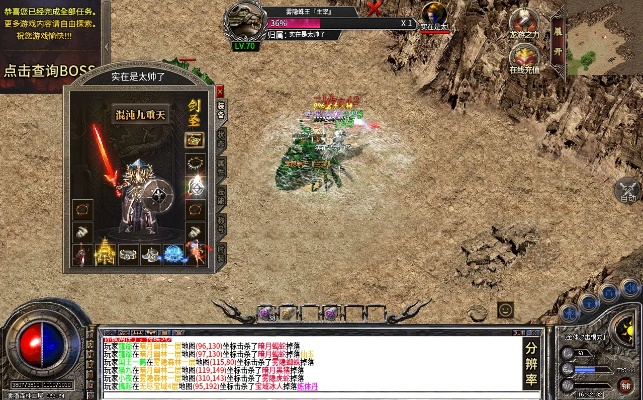Open the 龙游之力 icon
The height and width of the screenshot is (400, 643).
(x=524, y=22)
